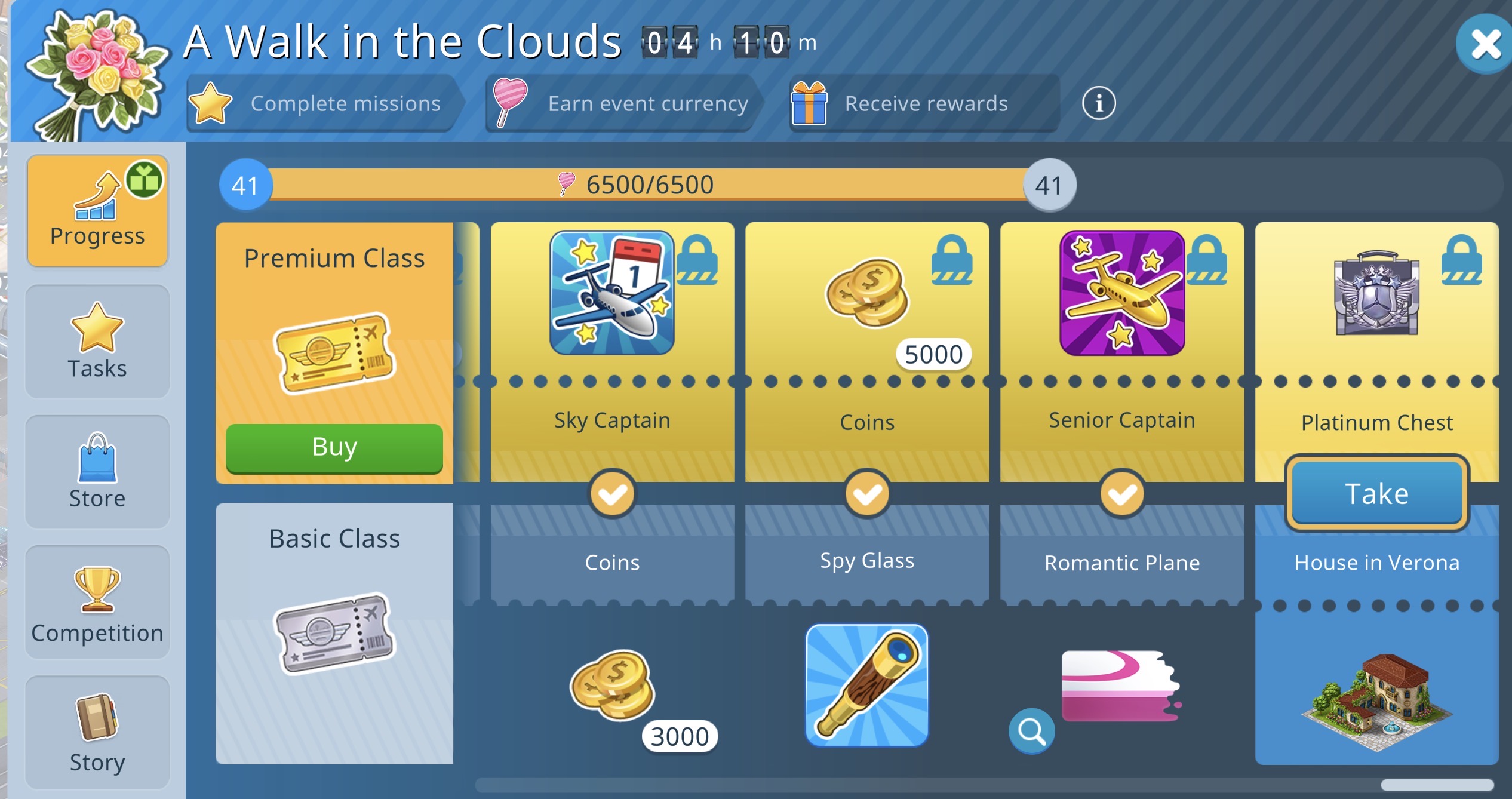Open the Story tab
This screenshot has width=1512, height=799.
tap(97, 732)
